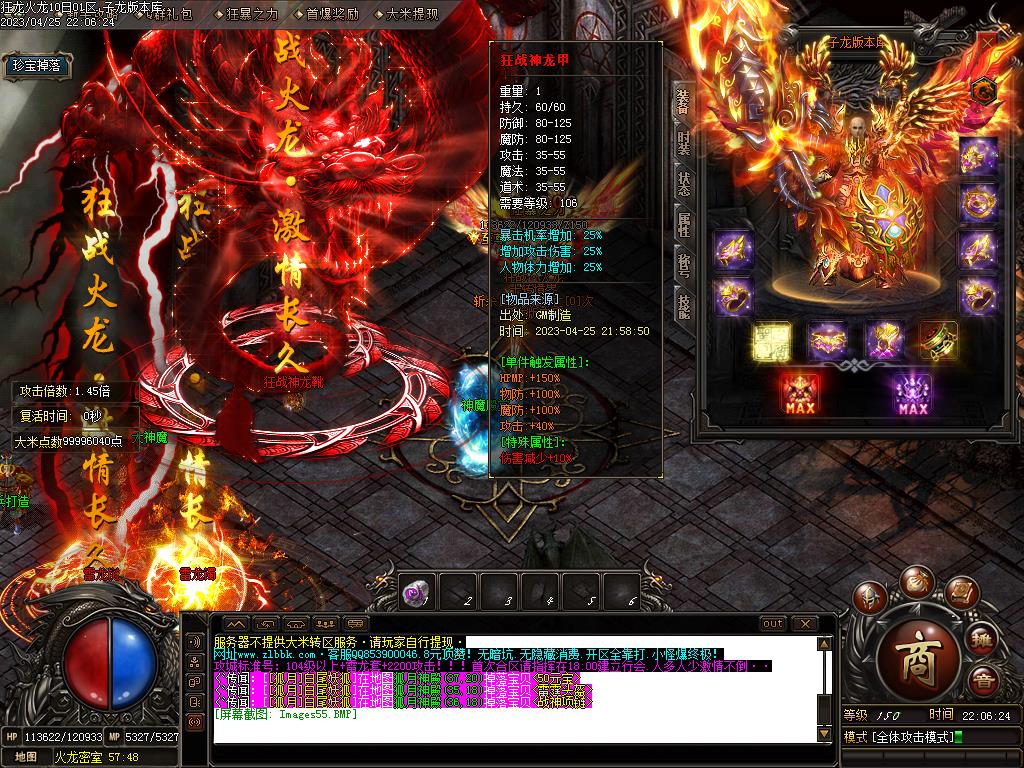
Task: Switch to the 技能 tab
Action: [x=684, y=305]
